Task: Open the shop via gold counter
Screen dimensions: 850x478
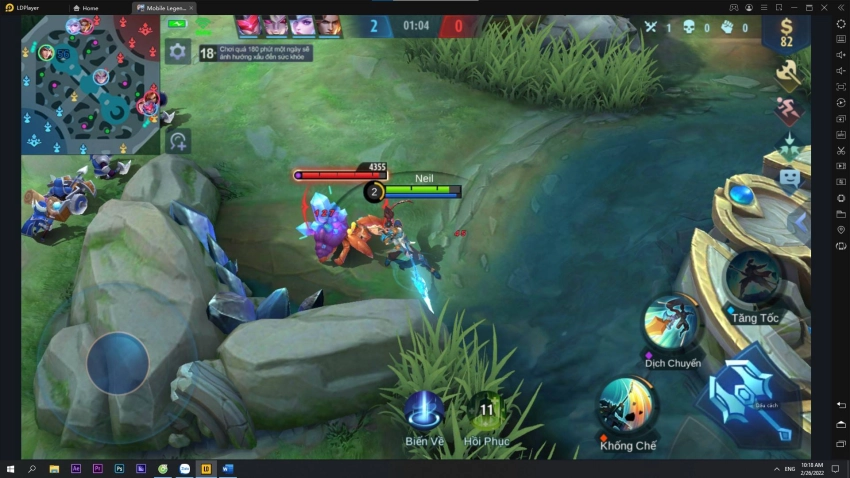Action: tap(786, 32)
